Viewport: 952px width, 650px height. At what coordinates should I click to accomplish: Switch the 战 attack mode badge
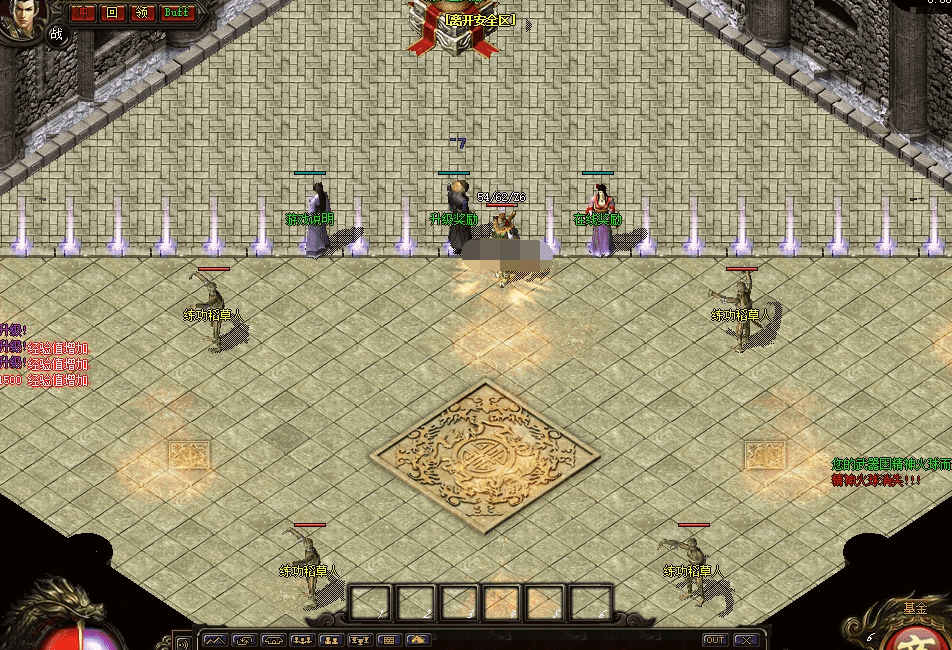click(x=56, y=33)
